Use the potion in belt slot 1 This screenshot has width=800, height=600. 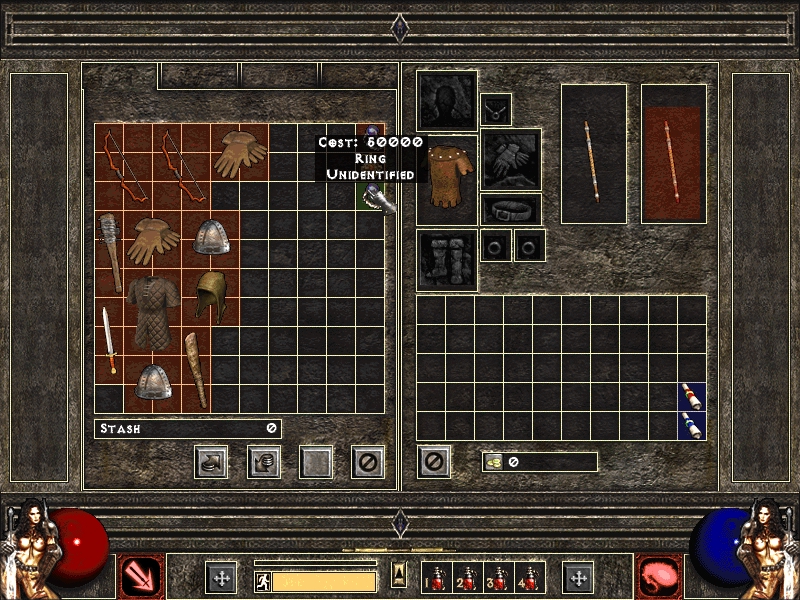pyautogui.click(x=437, y=579)
